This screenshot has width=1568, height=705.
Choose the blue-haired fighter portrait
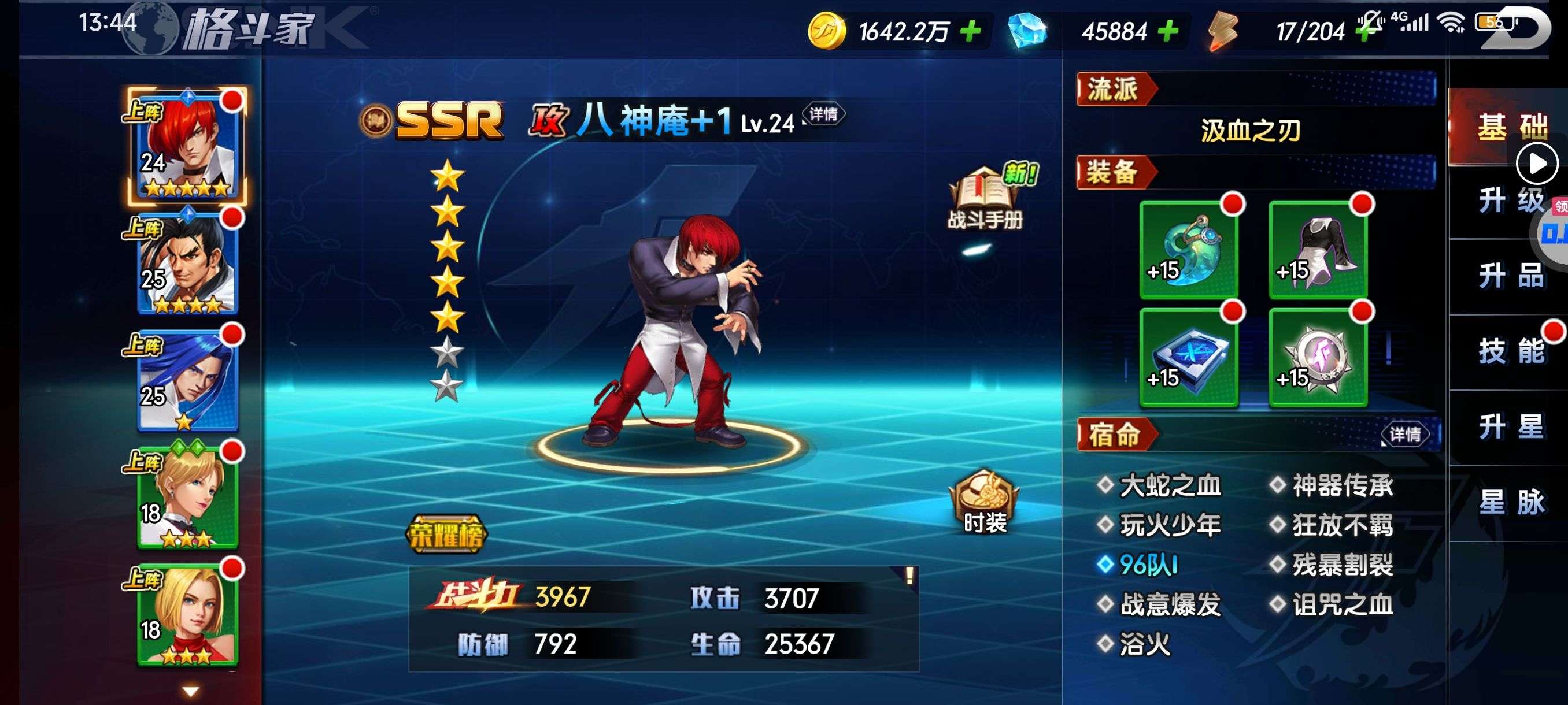coord(187,380)
